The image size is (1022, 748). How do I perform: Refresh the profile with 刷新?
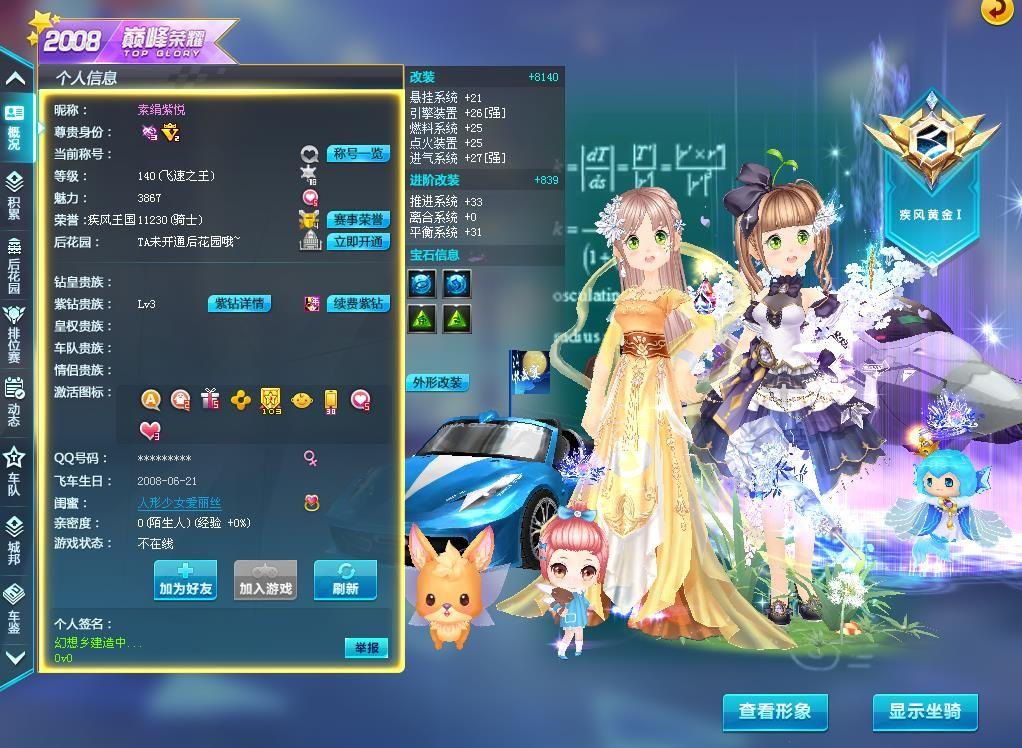pos(345,580)
